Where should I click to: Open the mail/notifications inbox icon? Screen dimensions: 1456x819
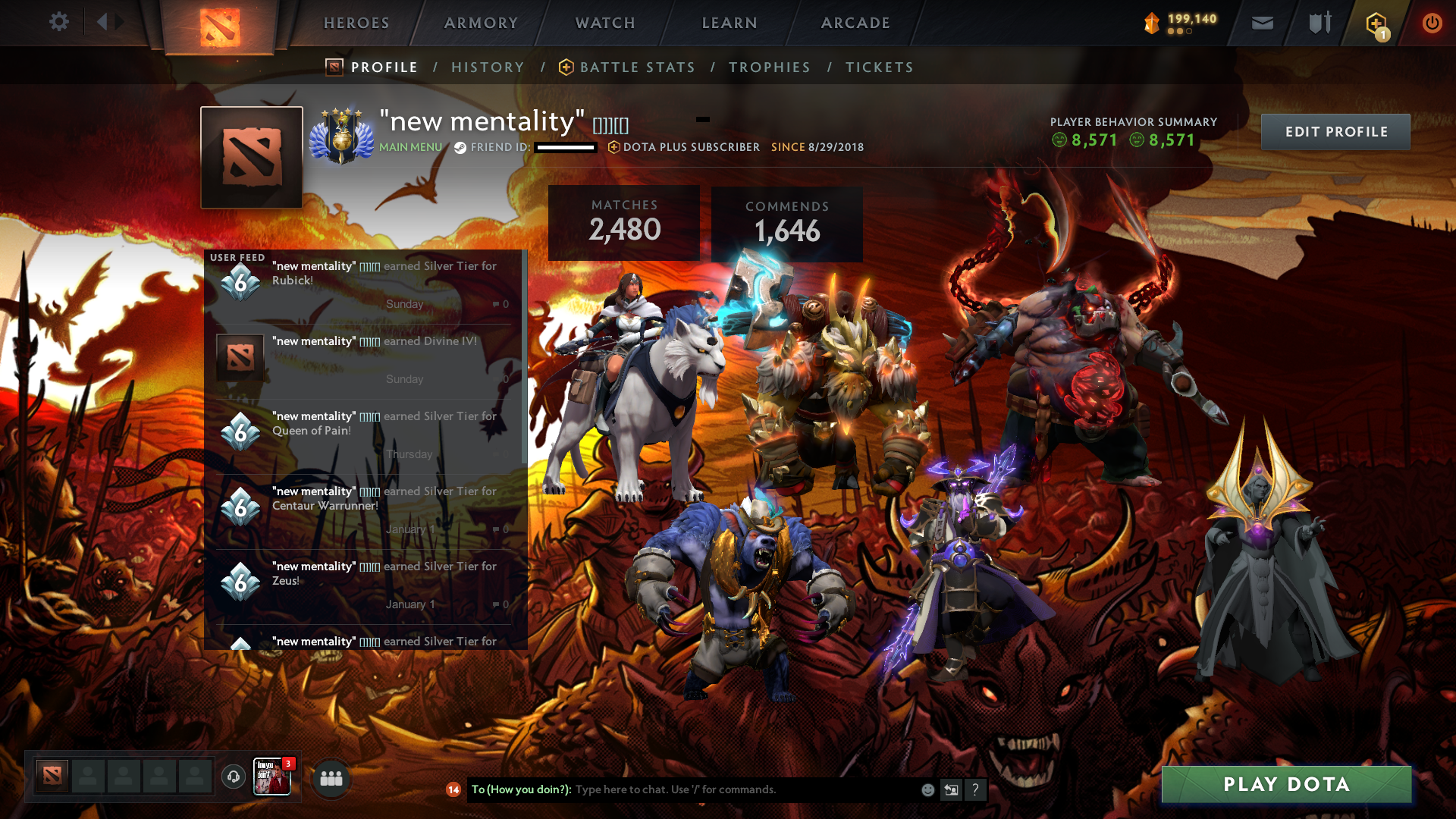tap(1262, 23)
